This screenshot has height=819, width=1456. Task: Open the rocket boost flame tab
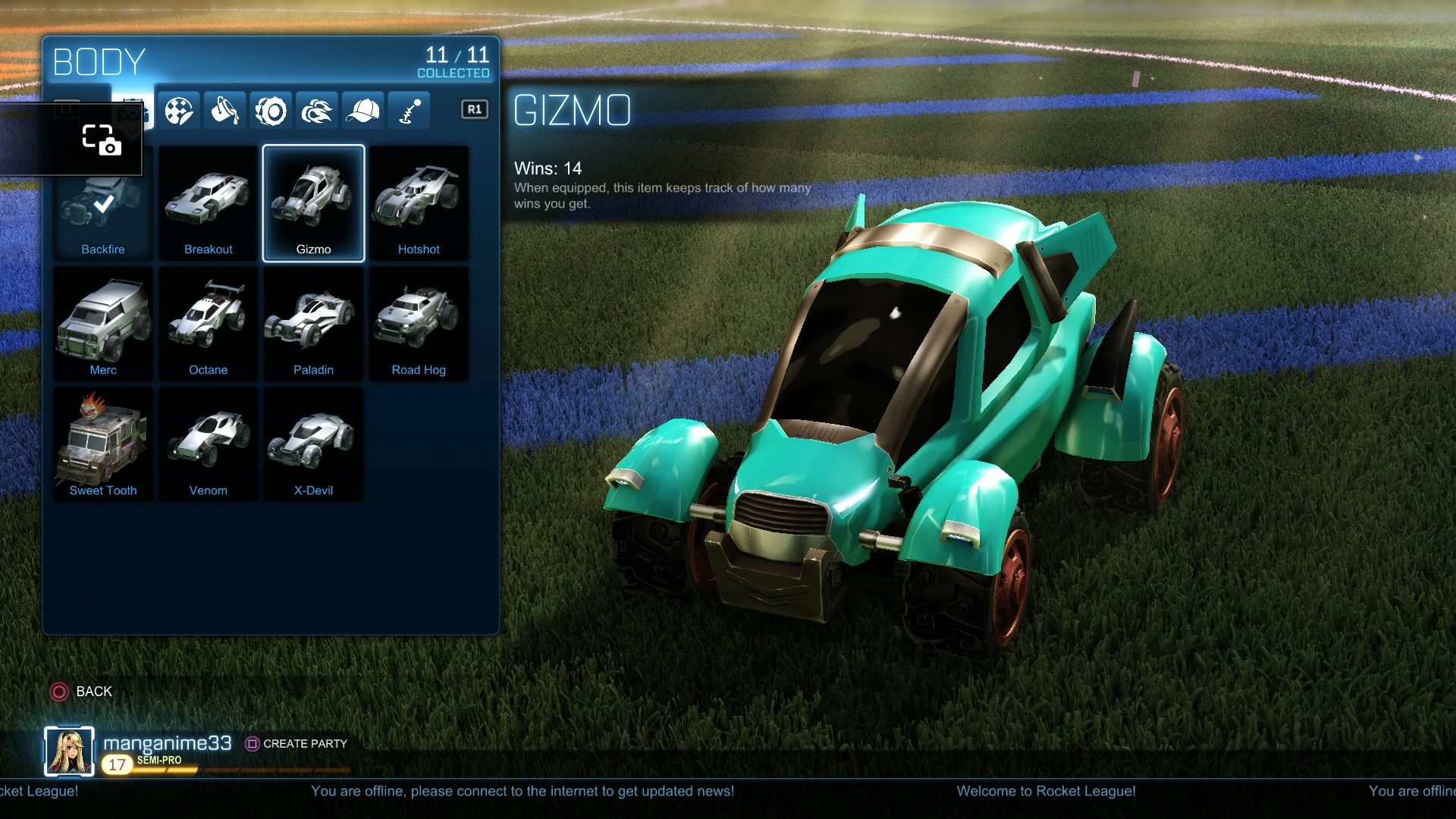317,111
